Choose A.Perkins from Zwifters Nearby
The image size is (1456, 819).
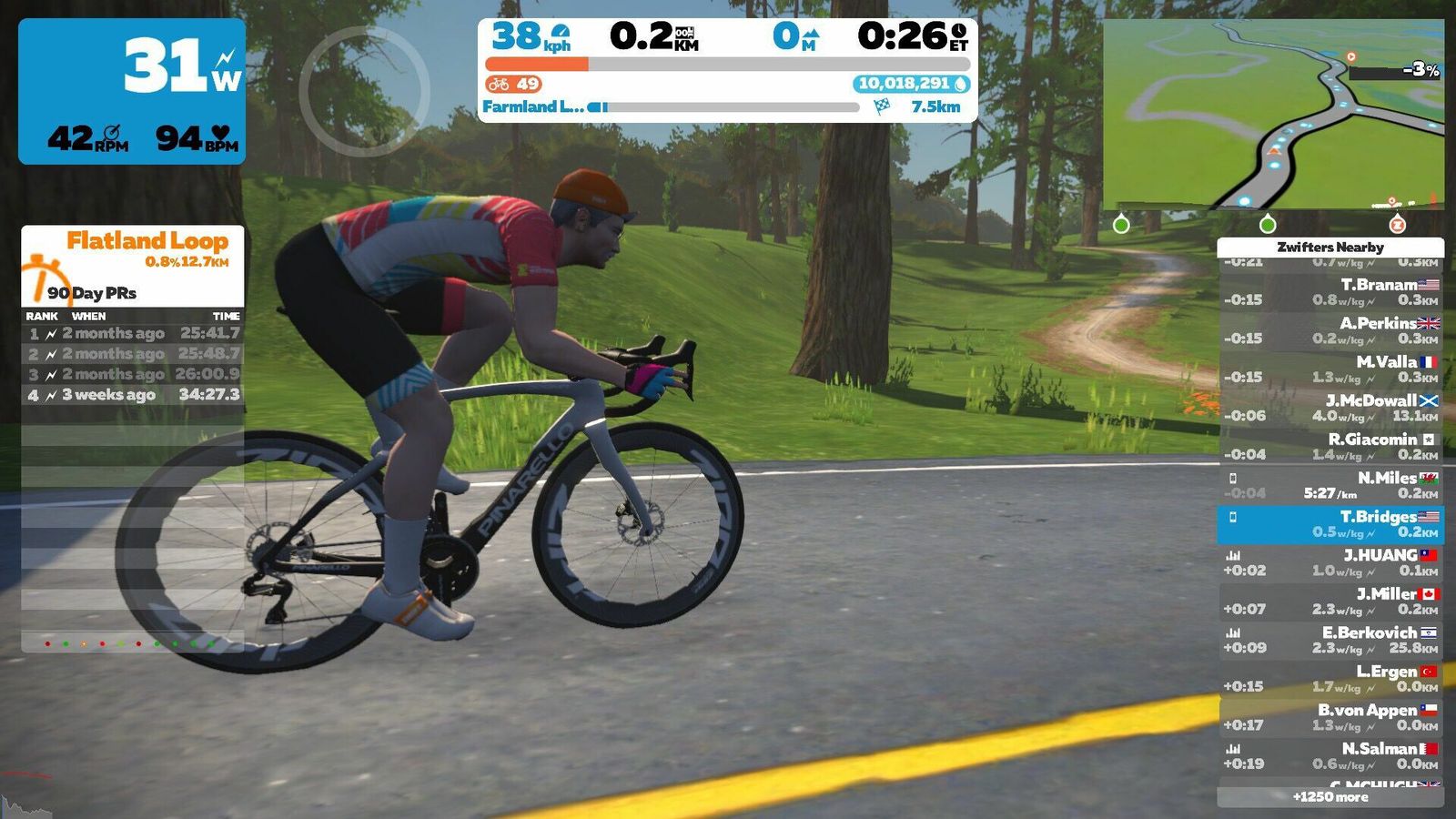click(1330, 330)
